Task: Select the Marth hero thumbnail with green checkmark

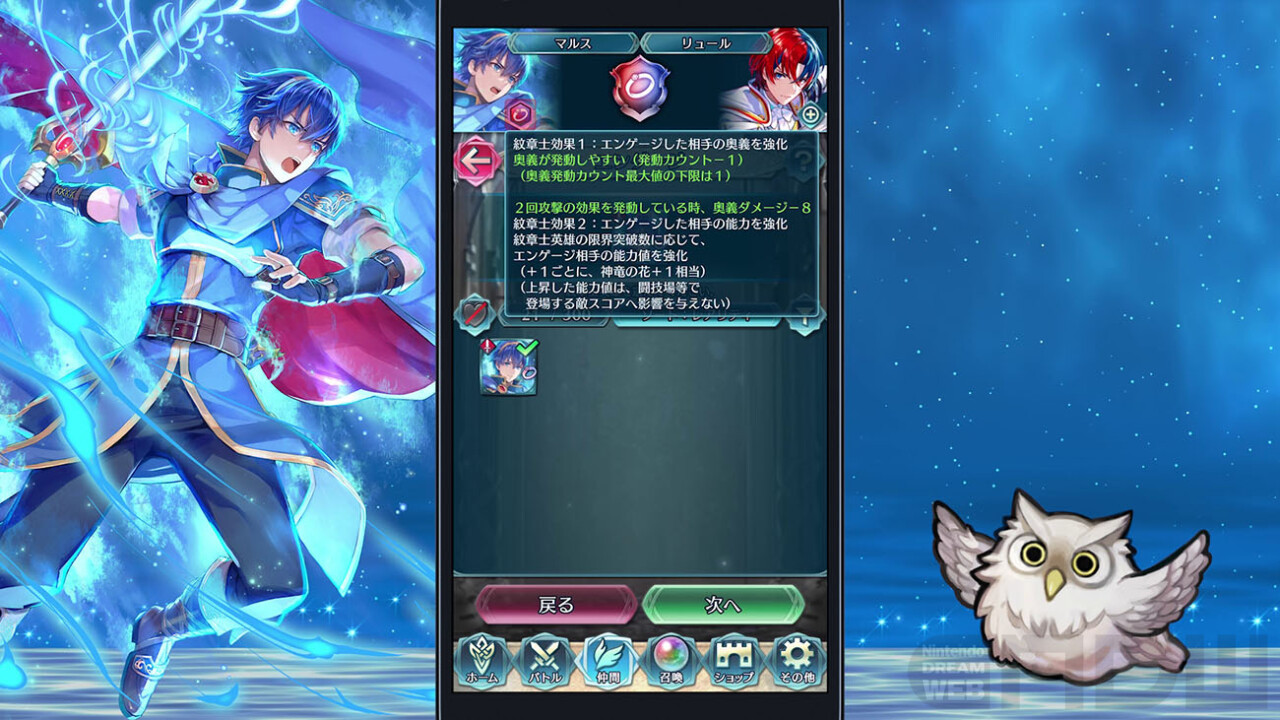Action: click(x=508, y=368)
